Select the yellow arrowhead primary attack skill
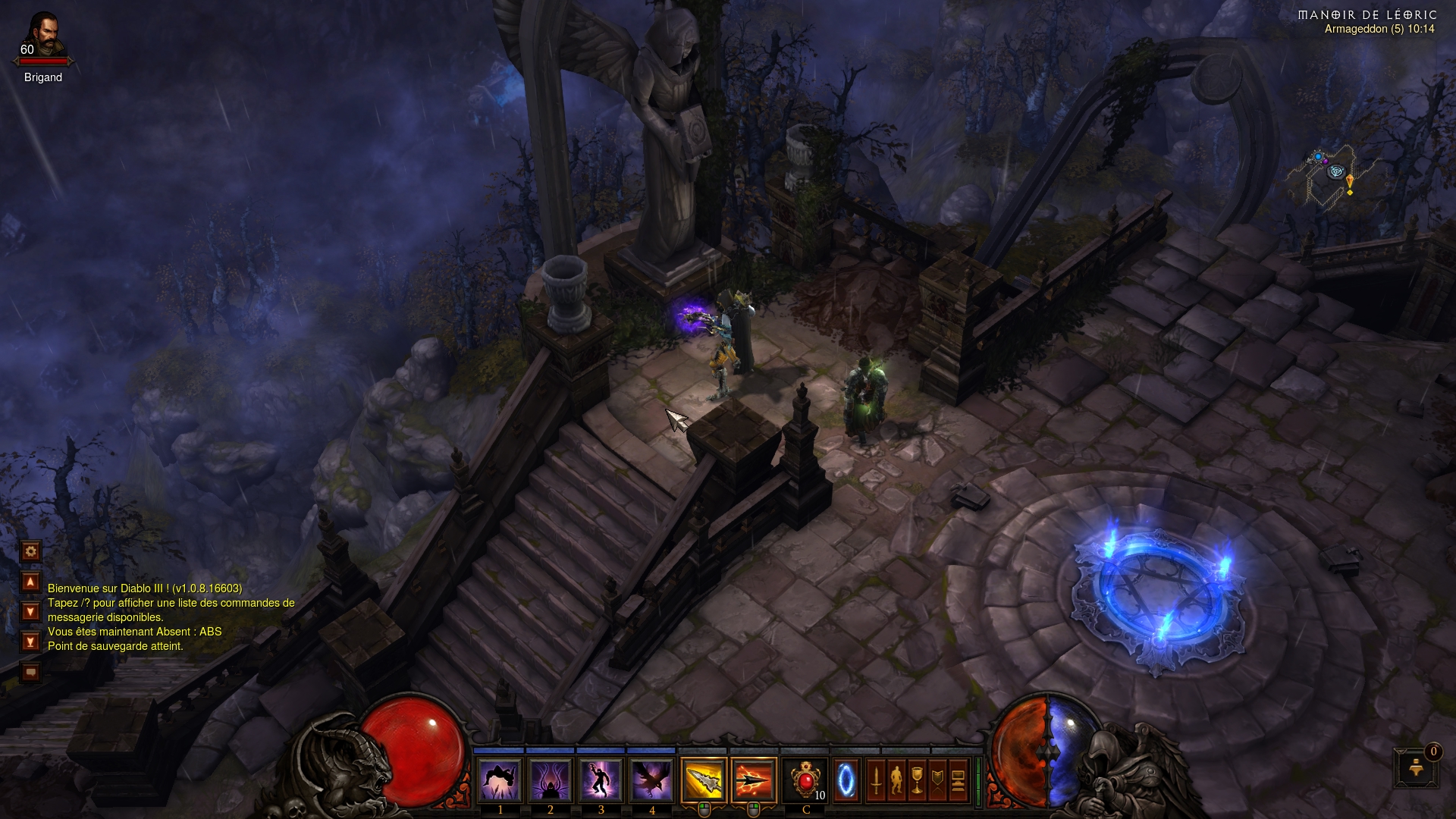The height and width of the screenshot is (819, 1456). coord(704,780)
